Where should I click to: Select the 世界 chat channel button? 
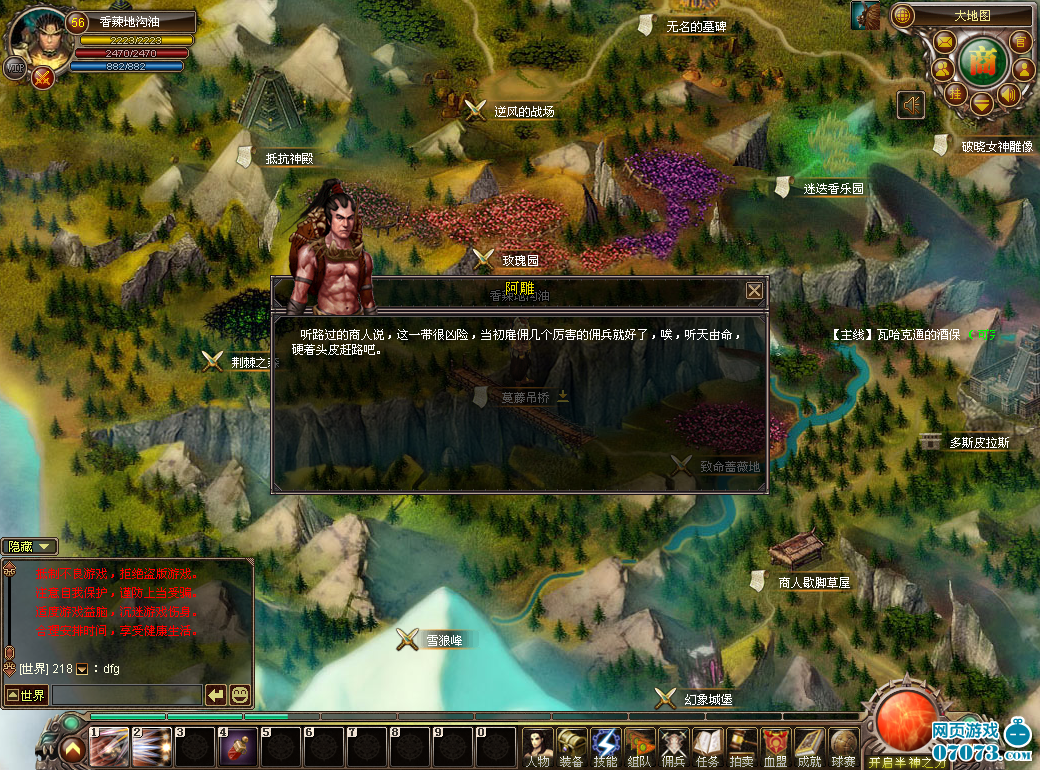tap(26, 695)
